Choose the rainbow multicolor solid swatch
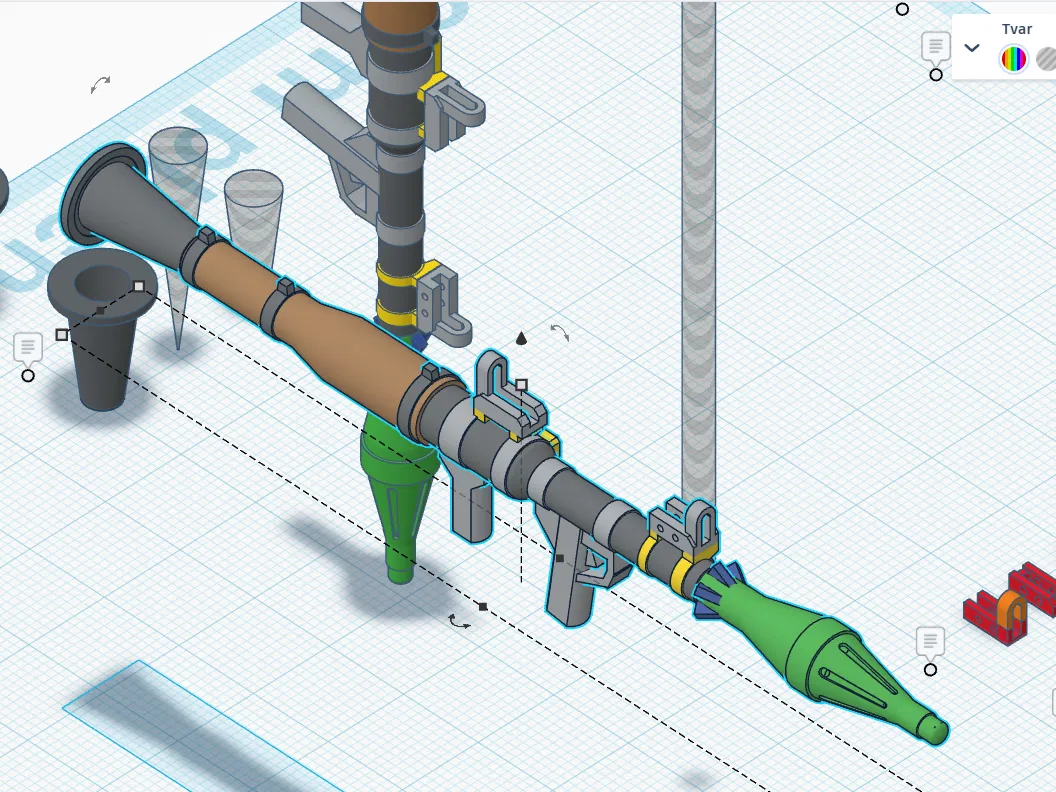 1014,60
